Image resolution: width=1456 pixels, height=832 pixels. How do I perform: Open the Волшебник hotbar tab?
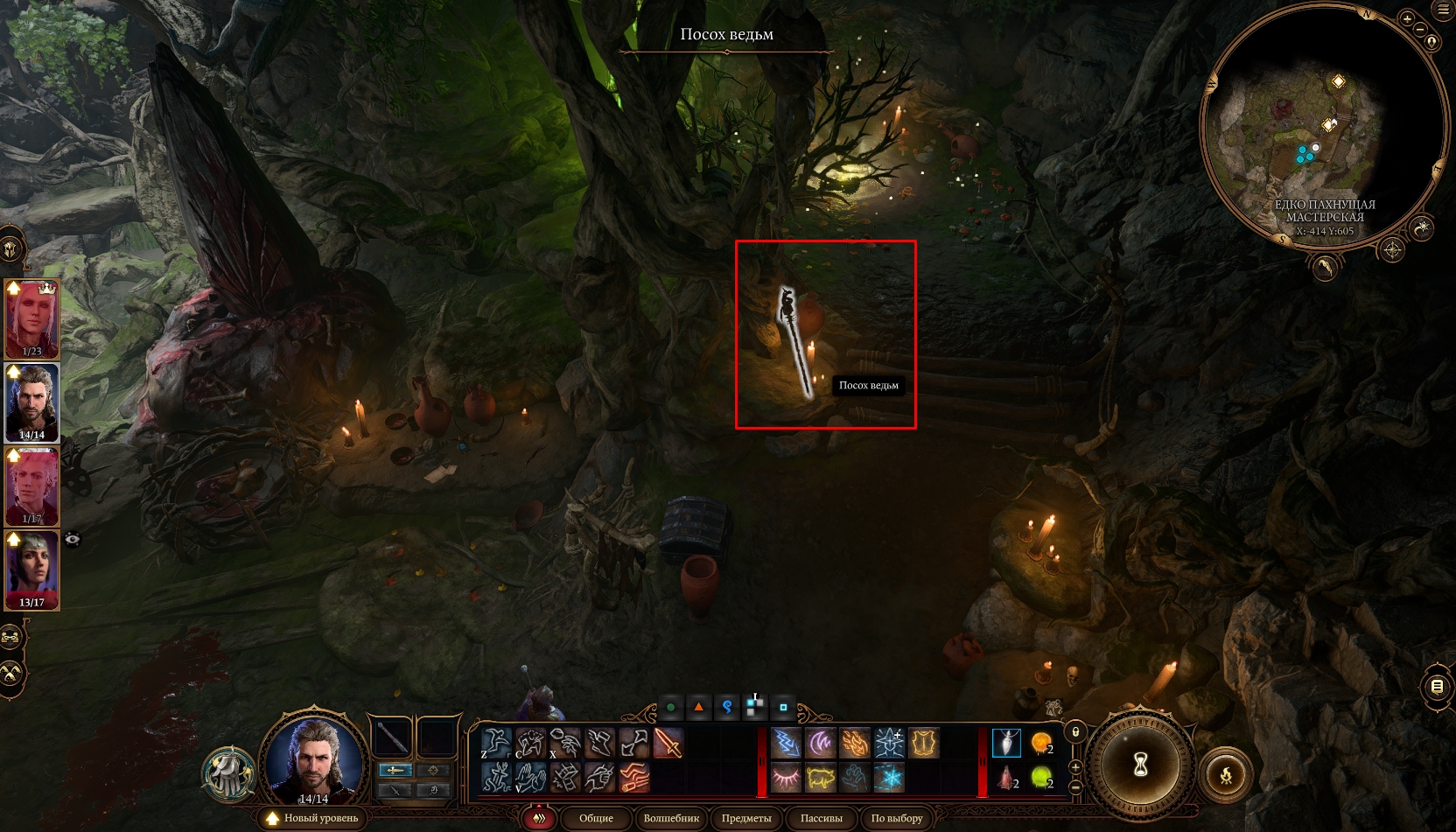point(671,818)
